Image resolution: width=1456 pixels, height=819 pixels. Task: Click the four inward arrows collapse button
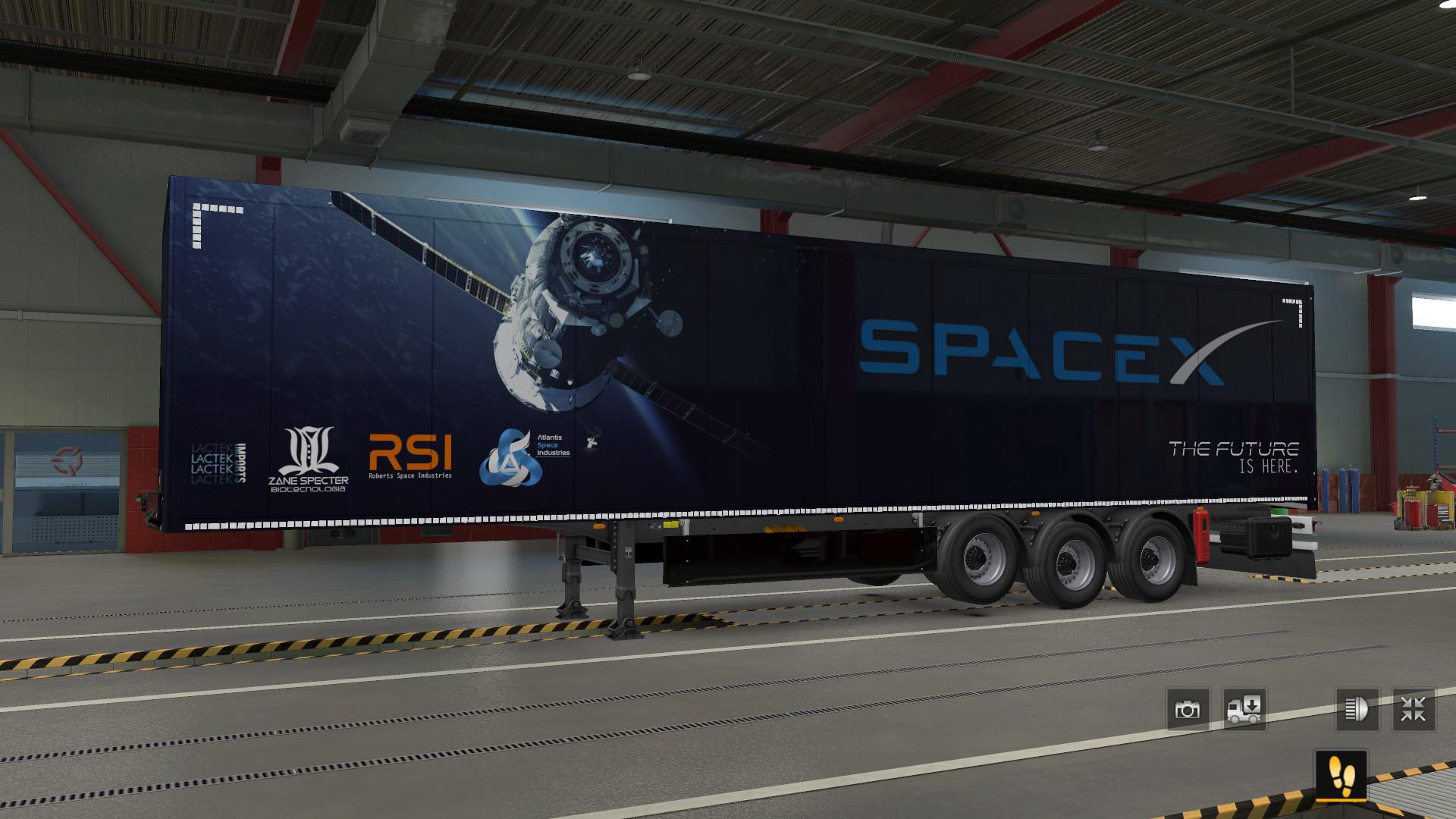(x=1414, y=710)
